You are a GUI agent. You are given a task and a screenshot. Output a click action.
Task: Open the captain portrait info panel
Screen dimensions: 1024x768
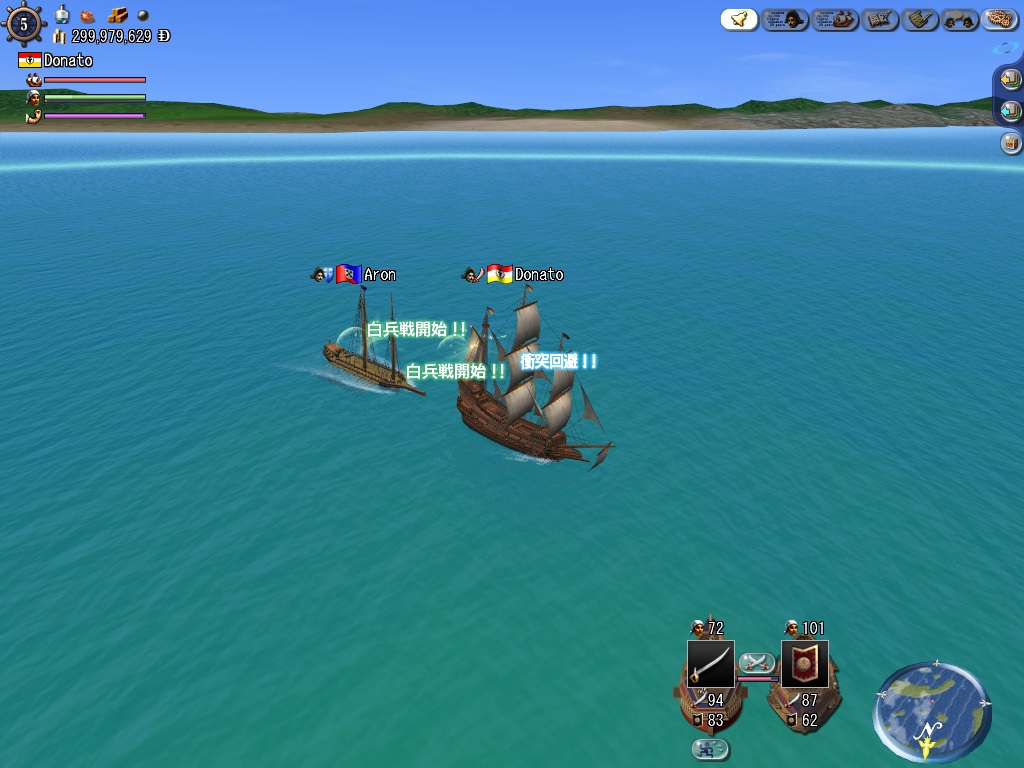click(785, 19)
